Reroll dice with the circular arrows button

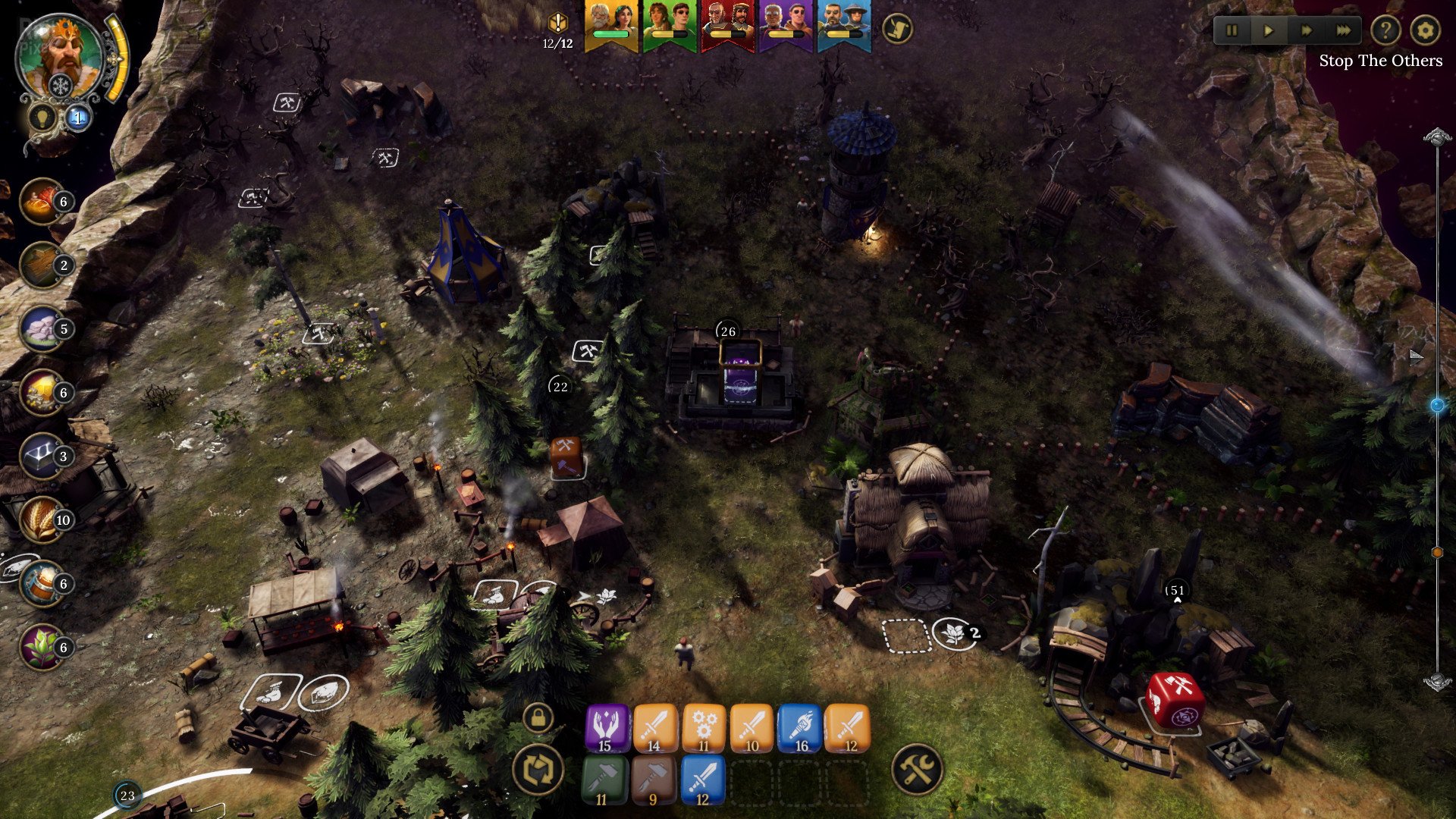click(x=538, y=769)
